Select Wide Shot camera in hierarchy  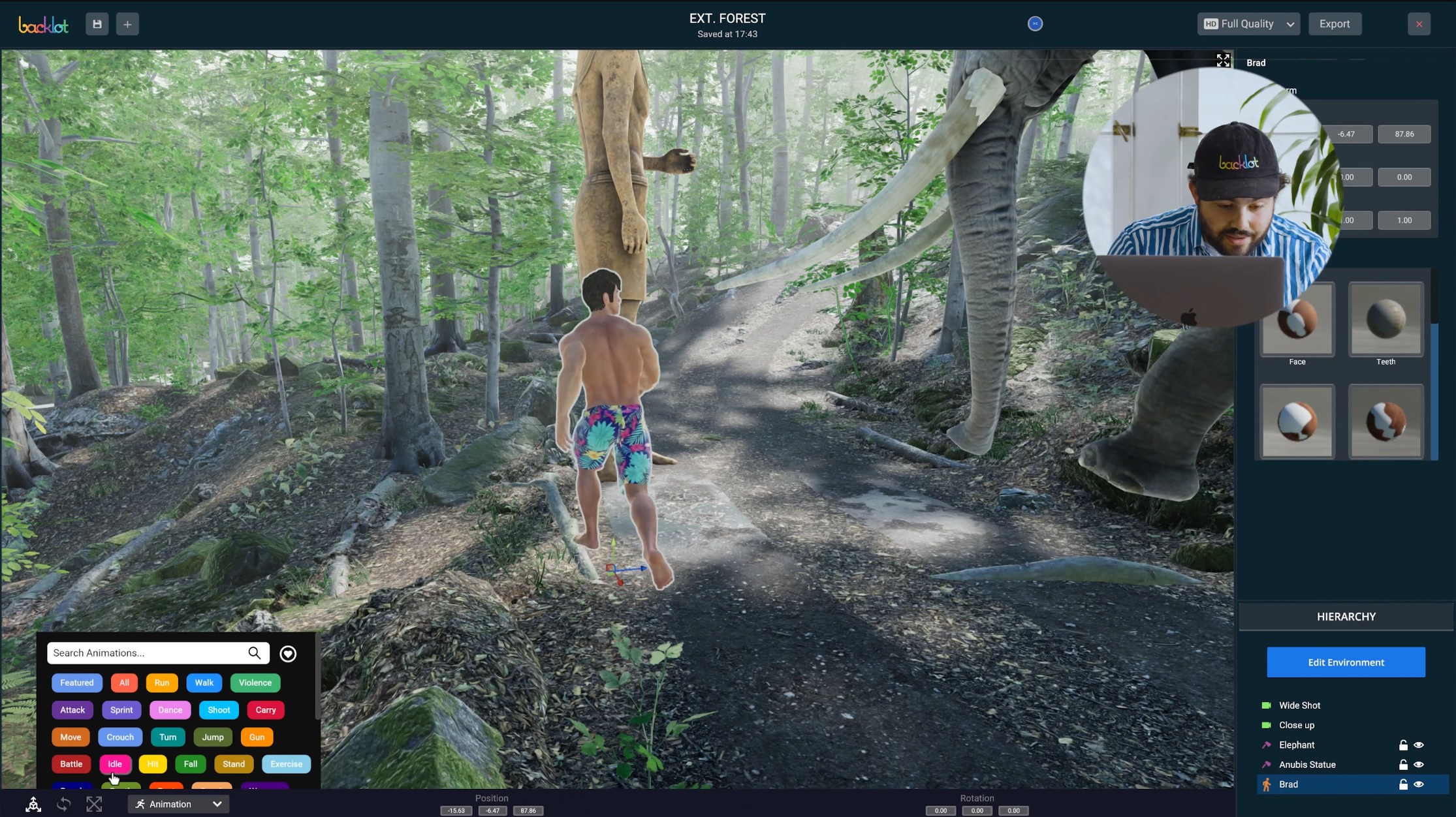point(1299,705)
